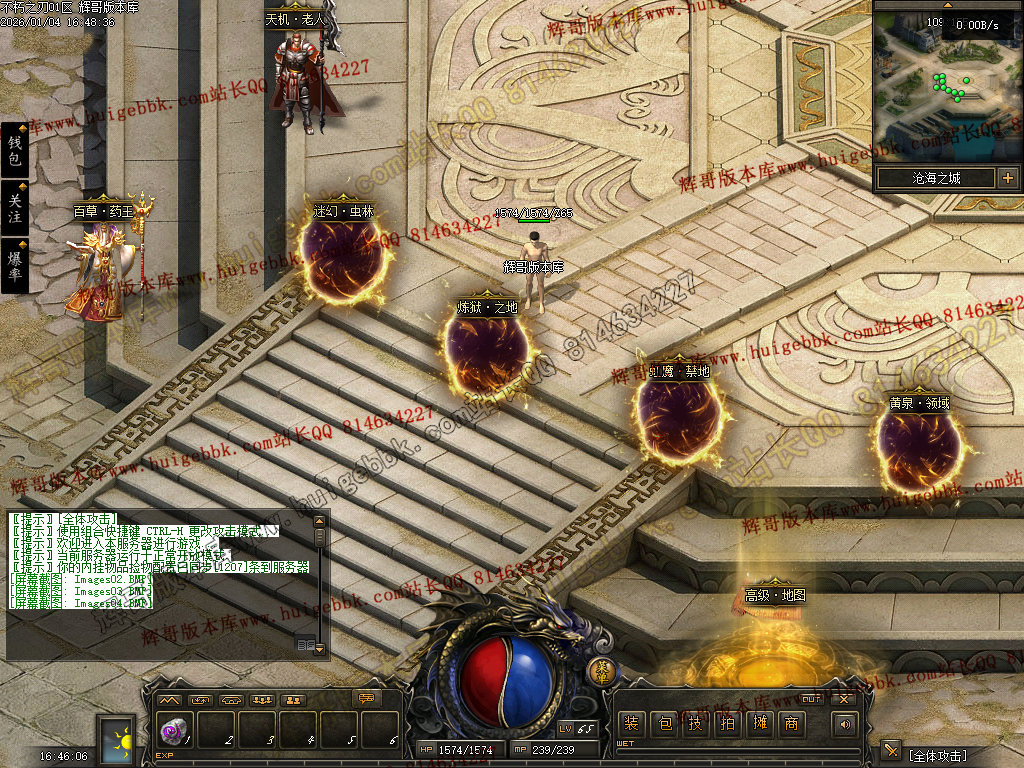The height and width of the screenshot is (768, 1024).
Task: Show the 爆率 drop-rate side tab
Action: pyautogui.click(x=14, y=266)
